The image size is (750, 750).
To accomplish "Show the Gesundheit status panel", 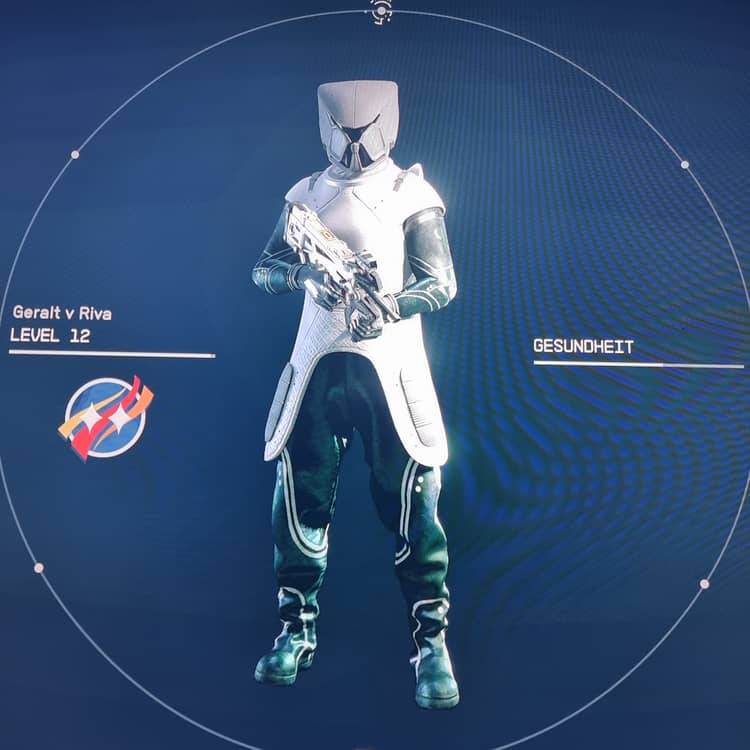I will (583, 347).
